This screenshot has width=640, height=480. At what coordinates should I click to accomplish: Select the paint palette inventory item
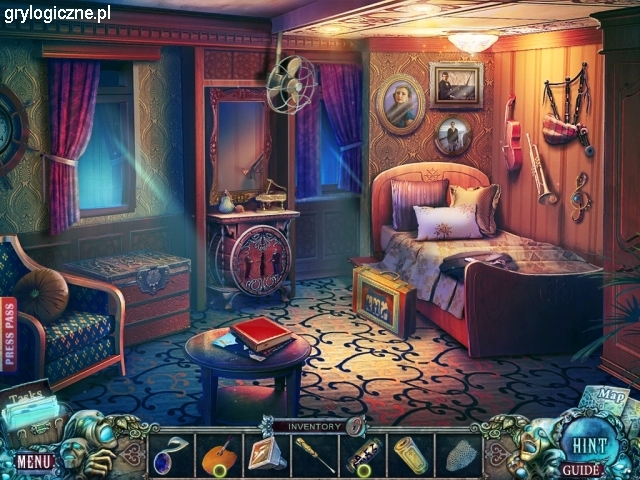click(x=218, y=455)
